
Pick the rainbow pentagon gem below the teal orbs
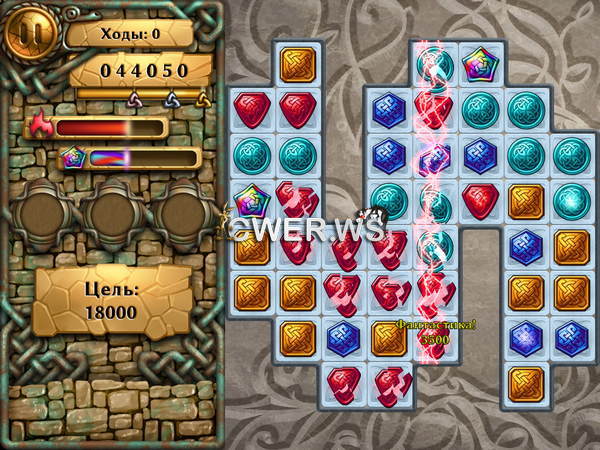pos(250,200)
